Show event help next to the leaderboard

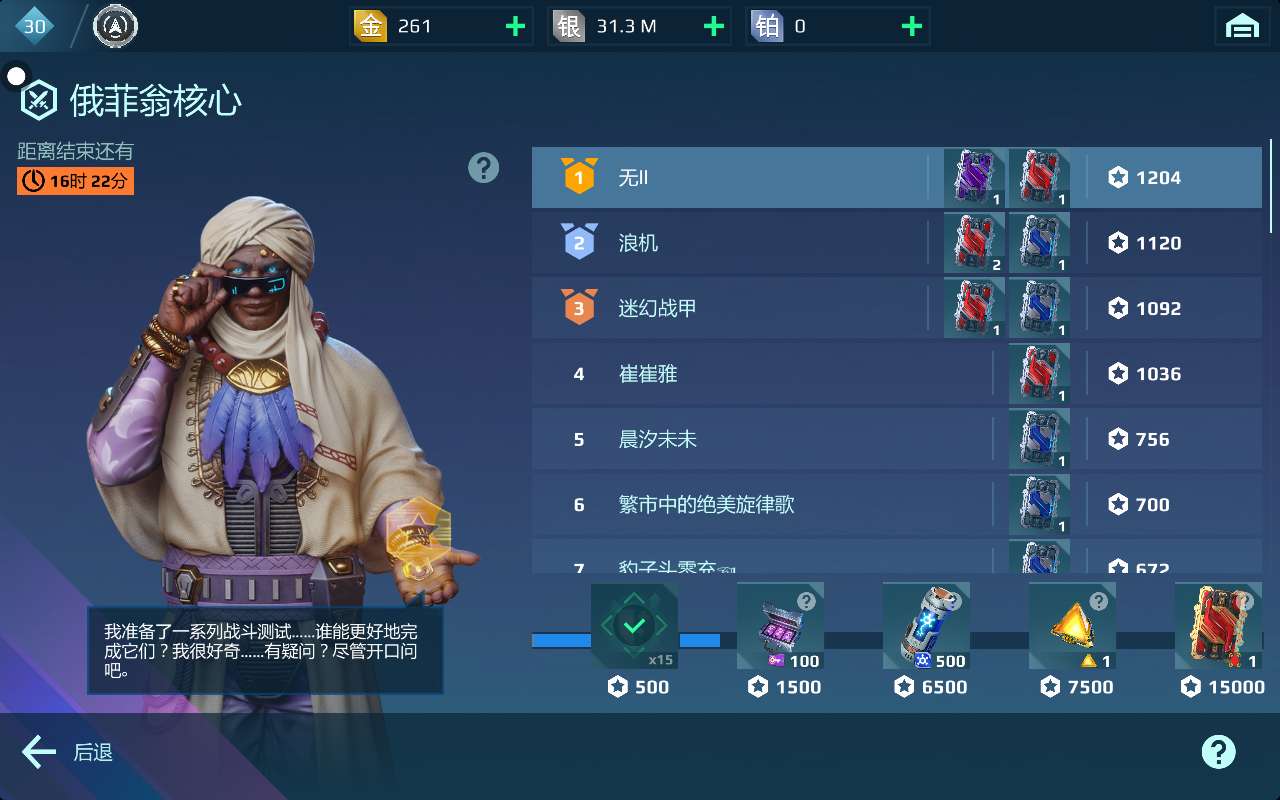(x=483, y=168)
